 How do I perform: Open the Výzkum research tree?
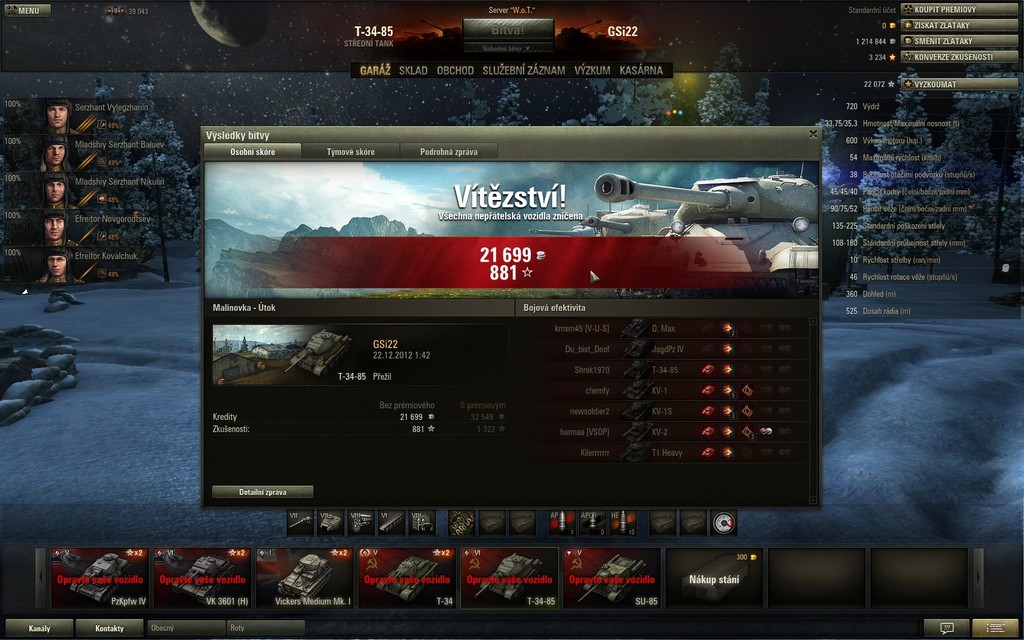tap(592, 71)
